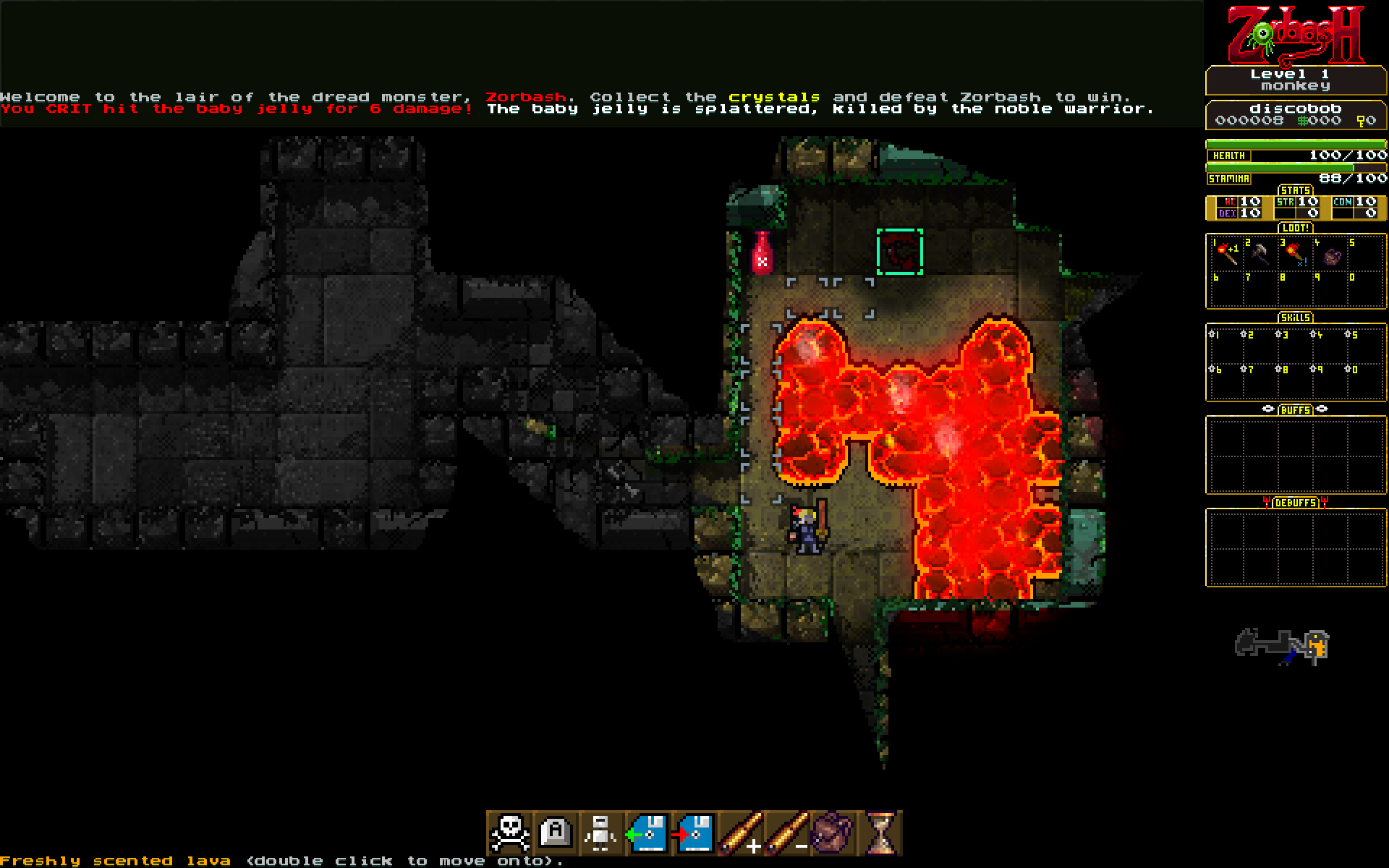Viewport: 1389px width, 868px height.
Task: Click the Zorbash logo
Action: click(1295, 34)
